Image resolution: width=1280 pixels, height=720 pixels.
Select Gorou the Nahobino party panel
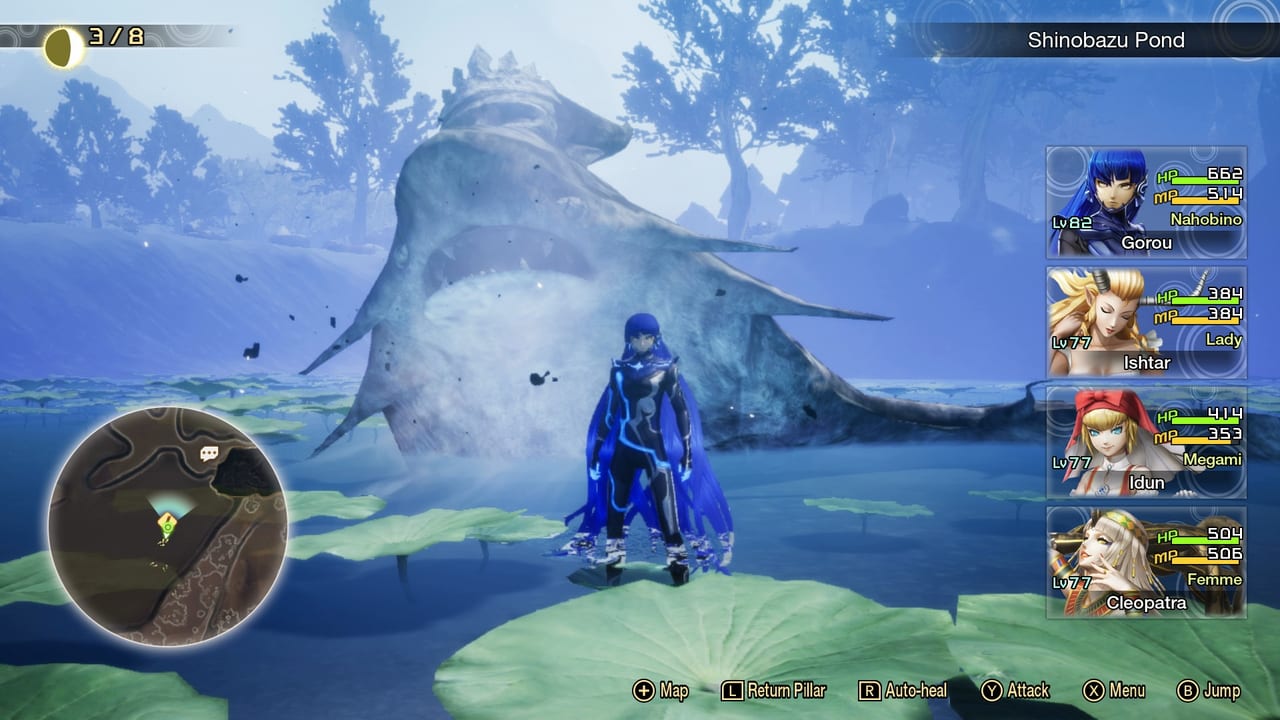pos(1146,202)
